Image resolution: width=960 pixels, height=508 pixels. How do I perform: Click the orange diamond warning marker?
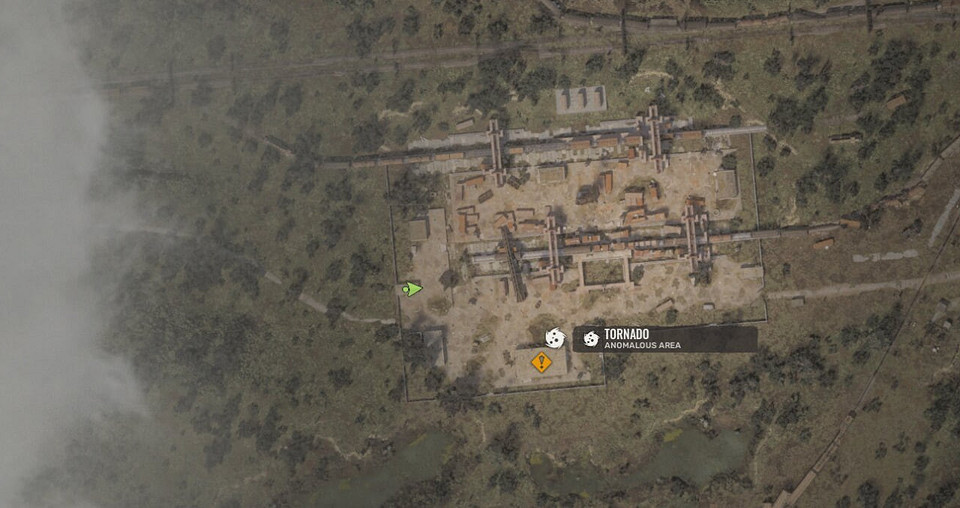(x=541, y=362)
